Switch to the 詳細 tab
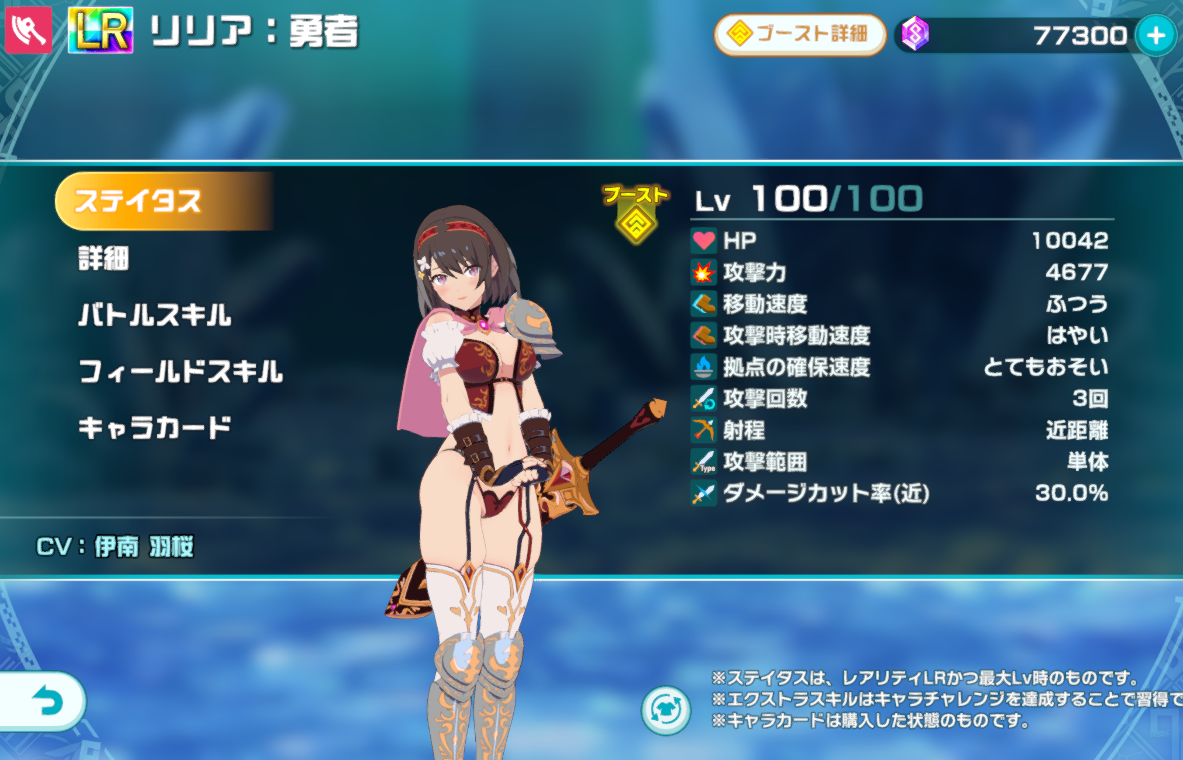1183x760 pixels. click(104, 259)
